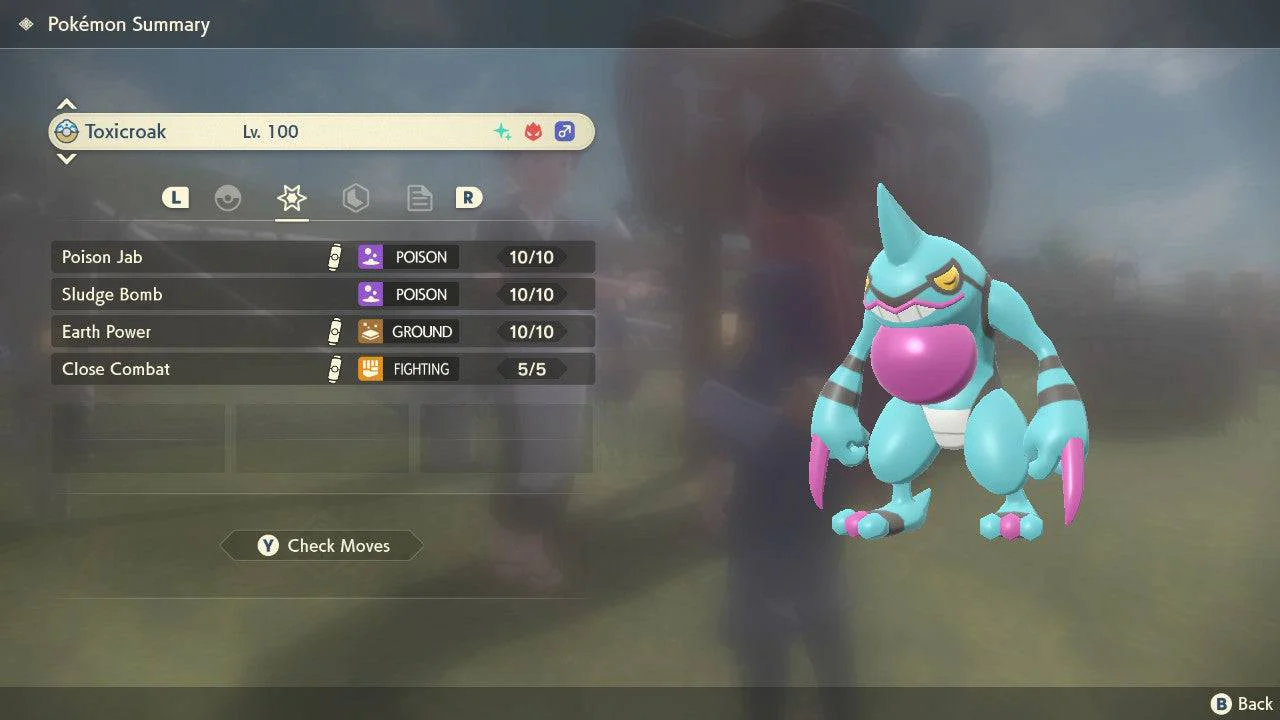Viewport: 1280px width, 720px height.
Task: Show next Pokémon with down arrow
Action: coord(66,159)
